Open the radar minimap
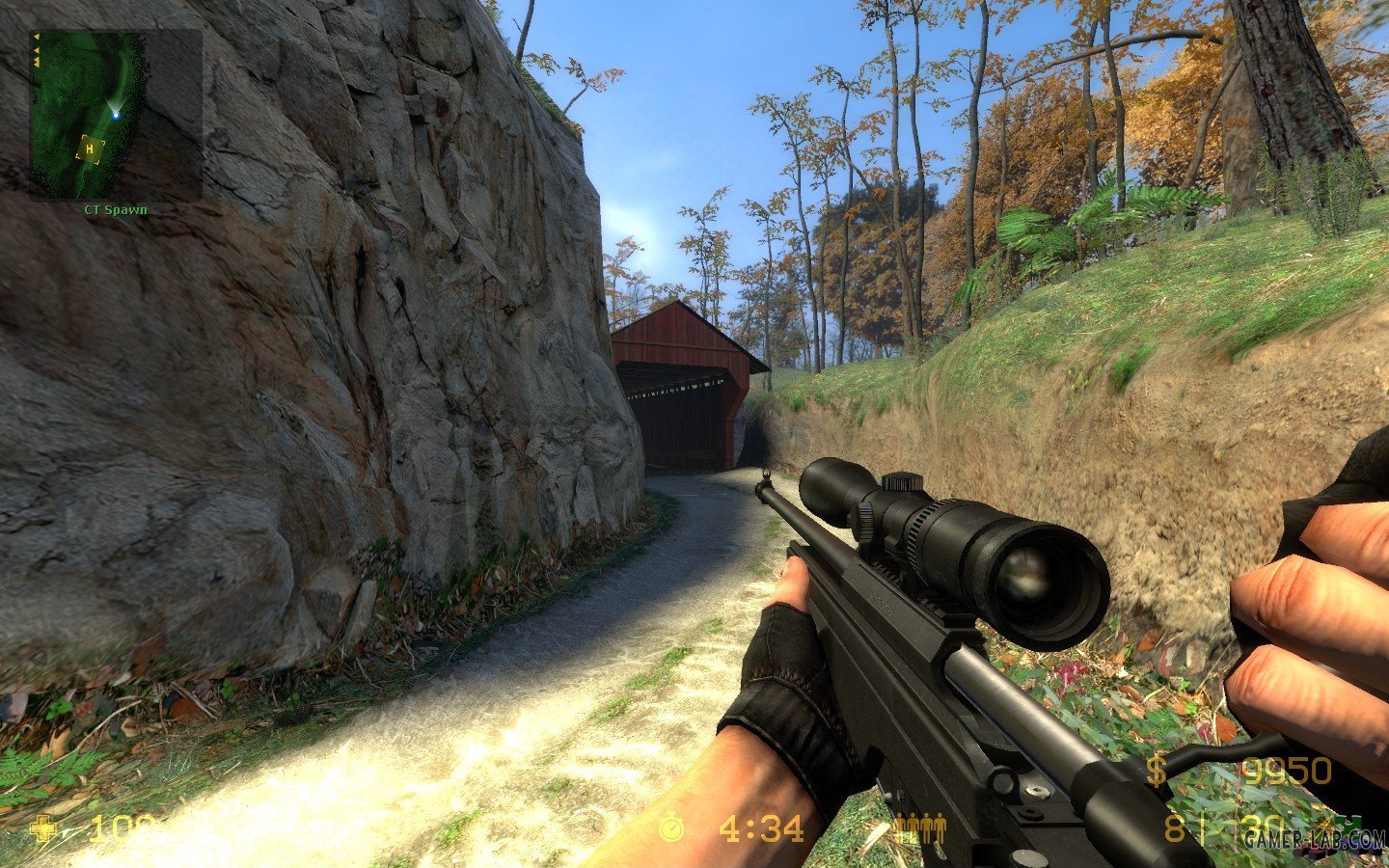The width and height of the screenshot is (1389, 868). coord(115,114)
